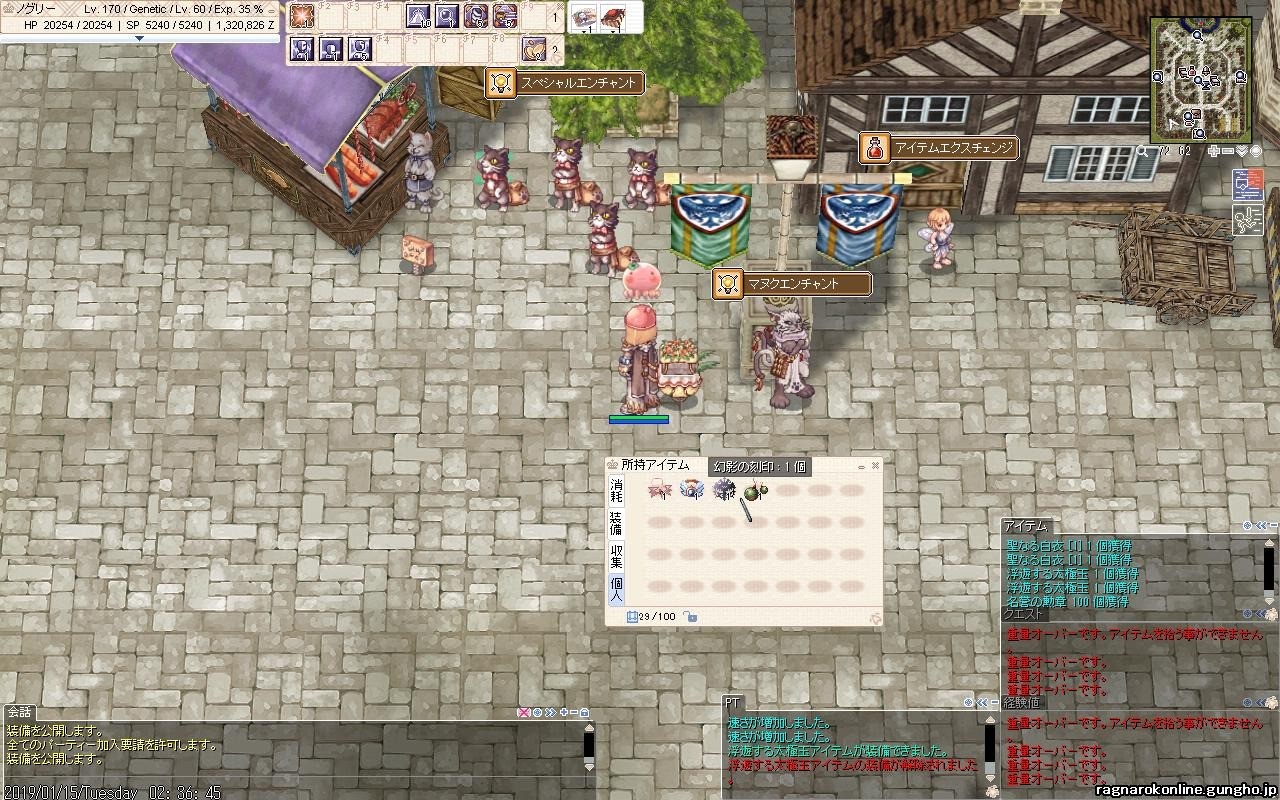The image size is (1280, 800).
Task: Click the town minimap
Action: [x=1200, y=78]
